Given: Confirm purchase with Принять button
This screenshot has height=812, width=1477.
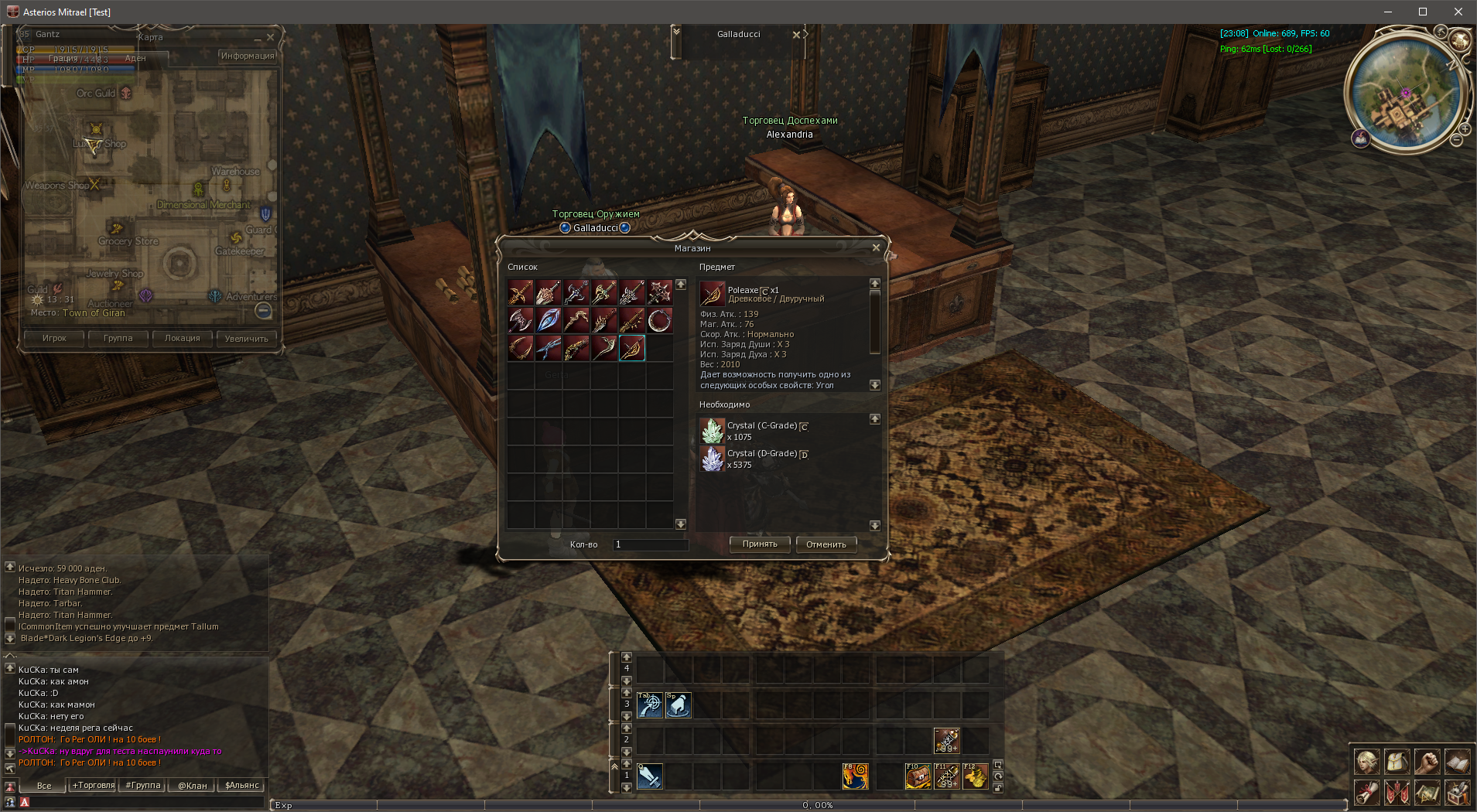Looking at the screenshot, I should [760, 544].
